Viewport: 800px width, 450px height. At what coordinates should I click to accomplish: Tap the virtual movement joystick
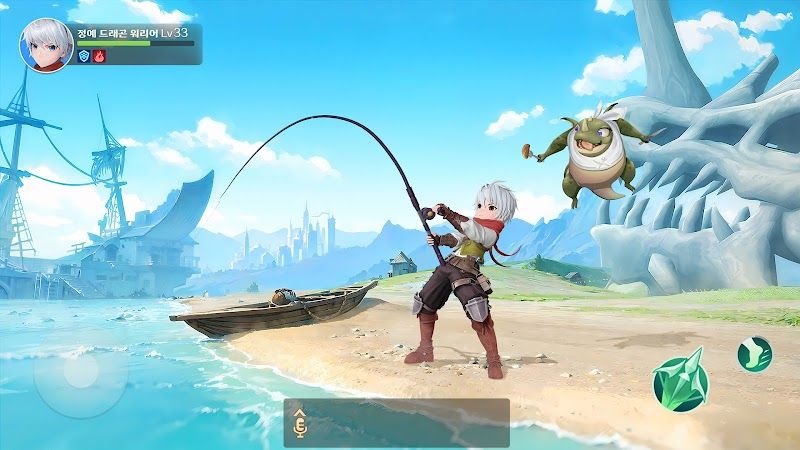click(x=80, y=372)
